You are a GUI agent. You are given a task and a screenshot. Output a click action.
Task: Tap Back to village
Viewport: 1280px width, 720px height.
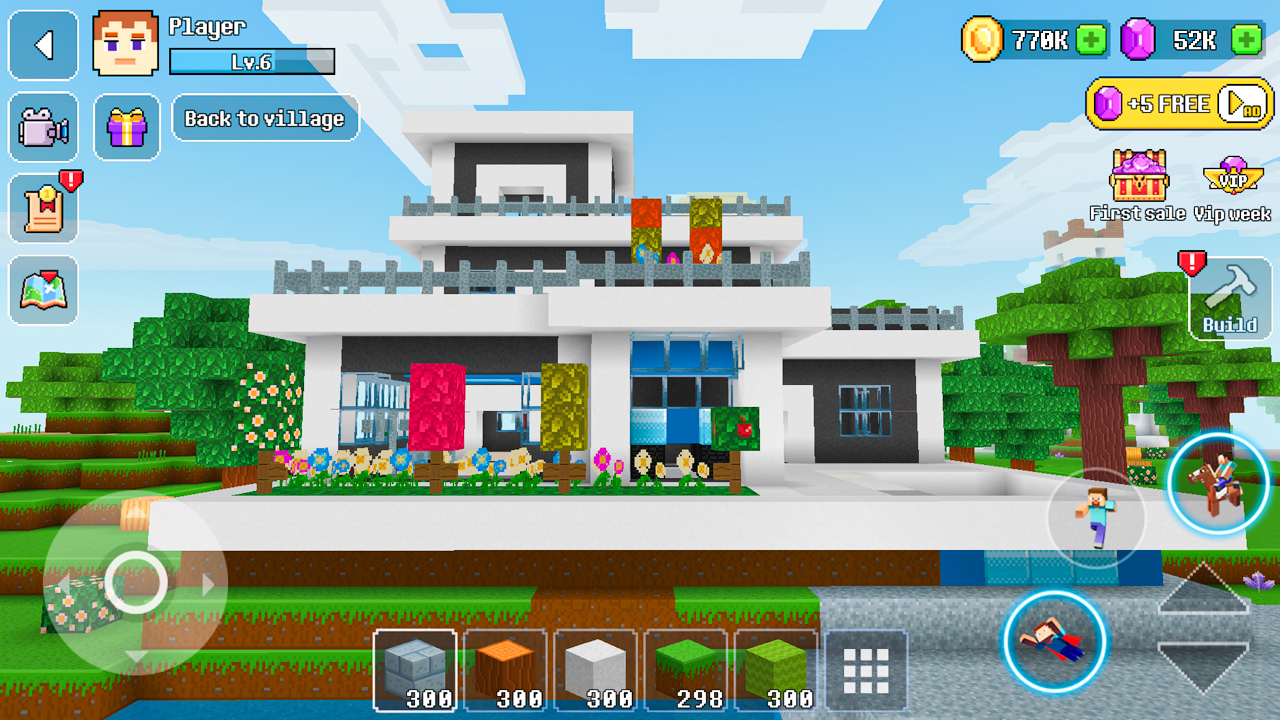[x=265, y=118]
